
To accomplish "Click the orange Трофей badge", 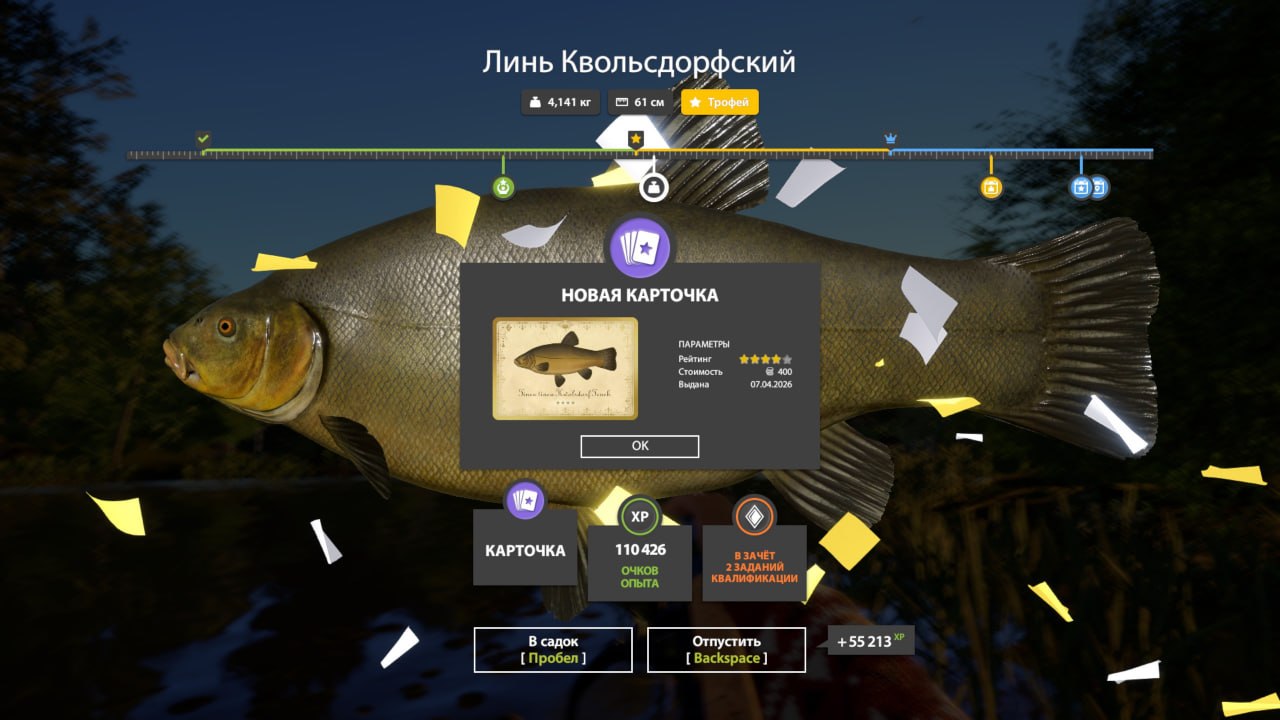I will click(x=719, y=102).
